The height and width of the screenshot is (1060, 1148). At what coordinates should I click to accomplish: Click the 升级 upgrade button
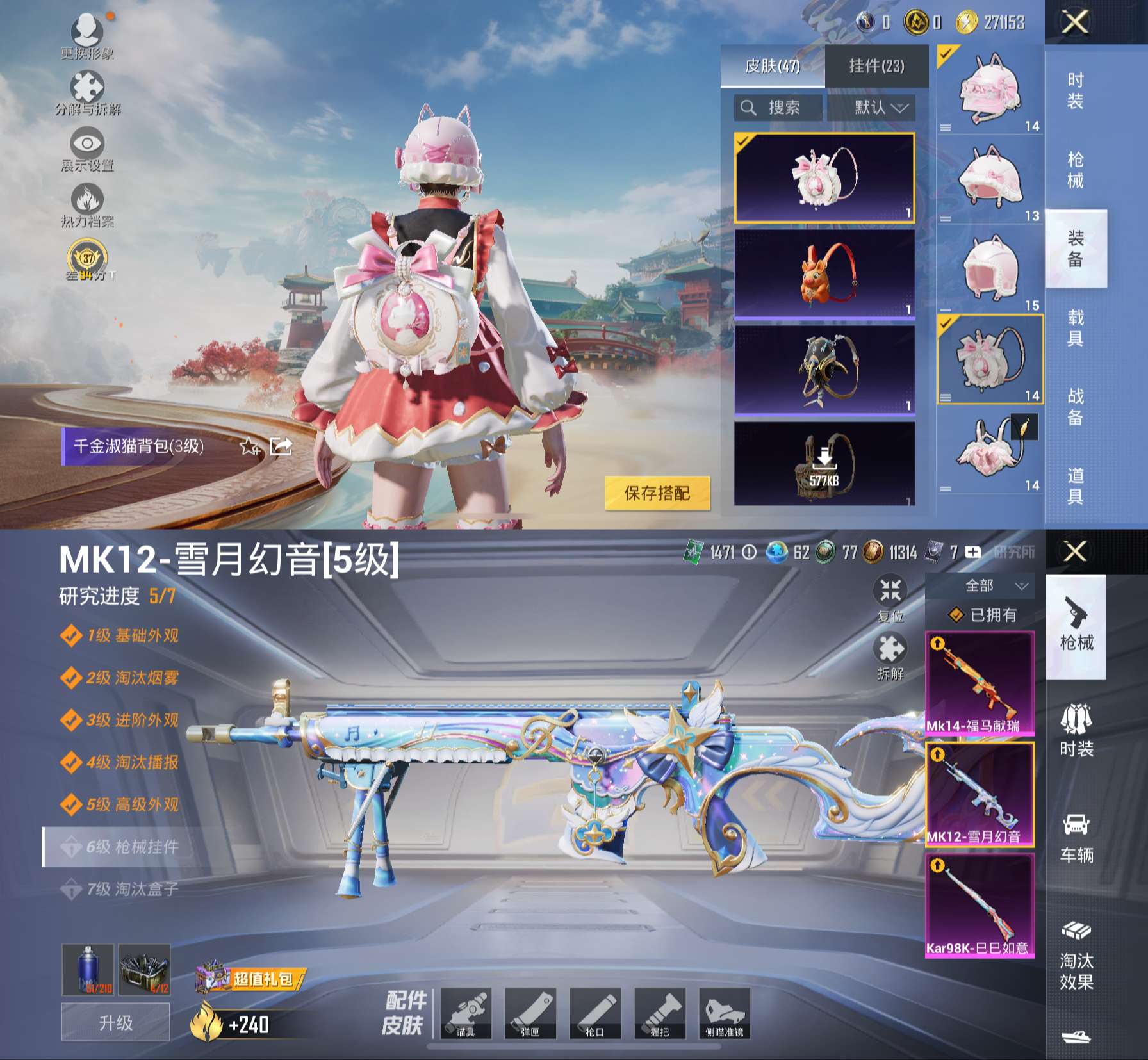click(x=115, y=1022)
